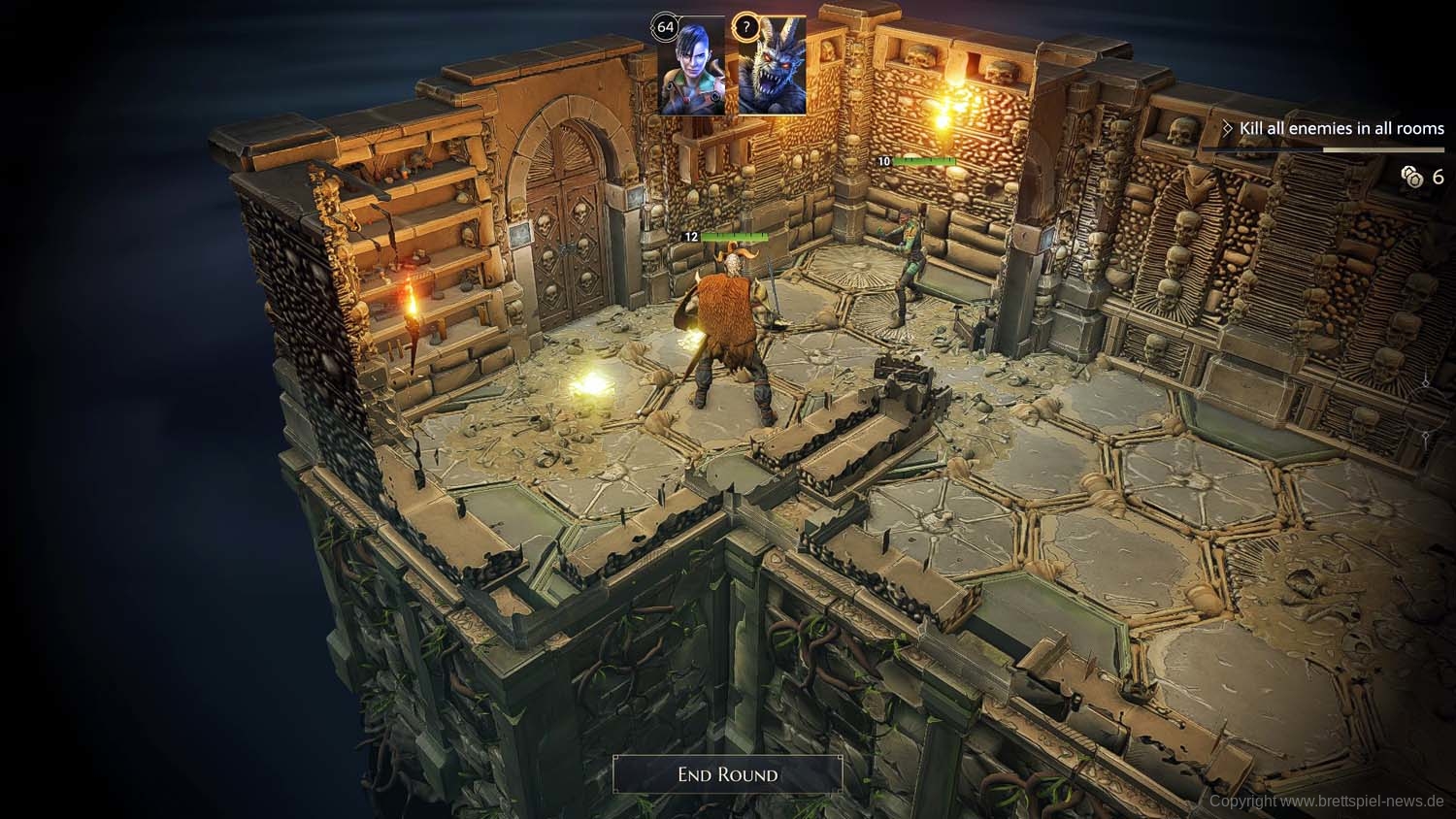
Task: Select the blue-haired heroine portrait
Action: pos(692,66)
